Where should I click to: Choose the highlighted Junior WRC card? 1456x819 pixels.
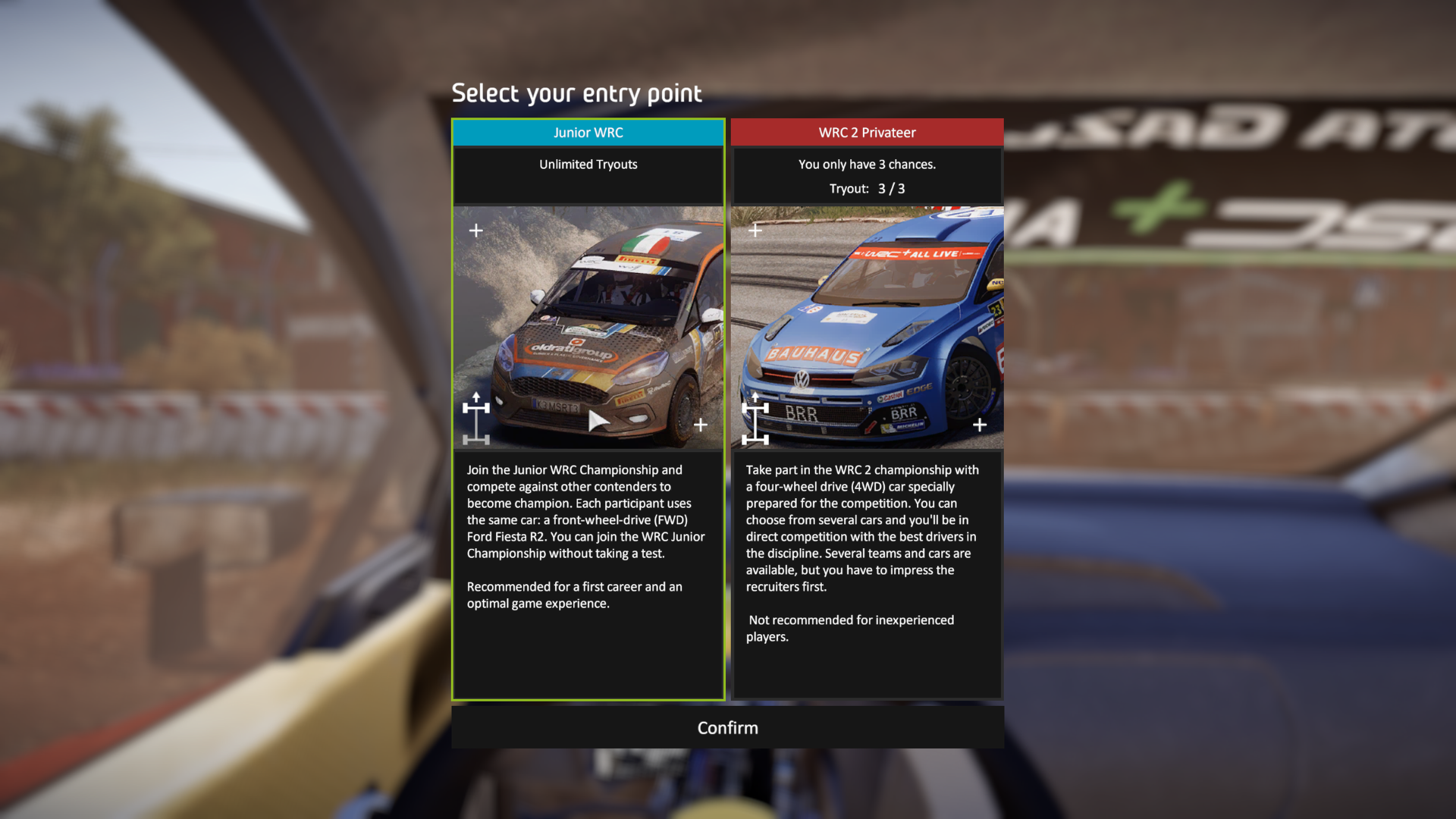pyautogui.click(x=588, y=409)
